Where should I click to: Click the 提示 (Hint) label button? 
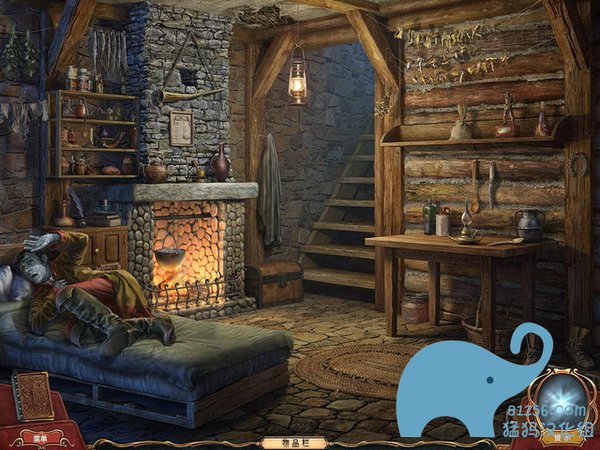click(x=563, y=437)
